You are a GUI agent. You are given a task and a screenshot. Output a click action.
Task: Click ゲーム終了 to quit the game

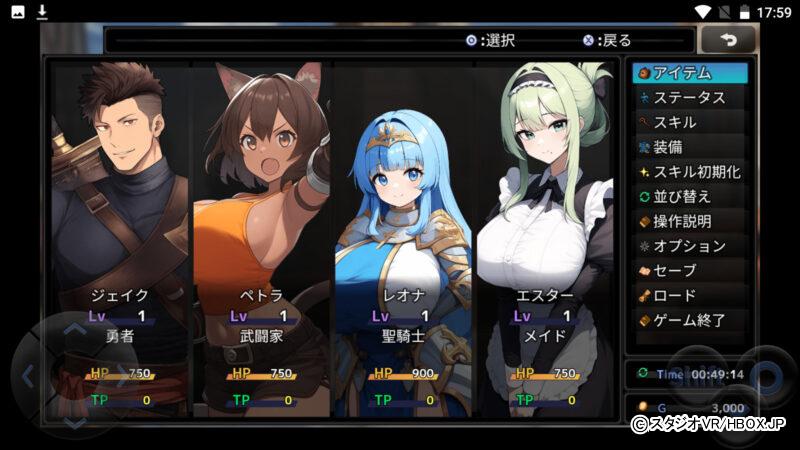(690, 321)
